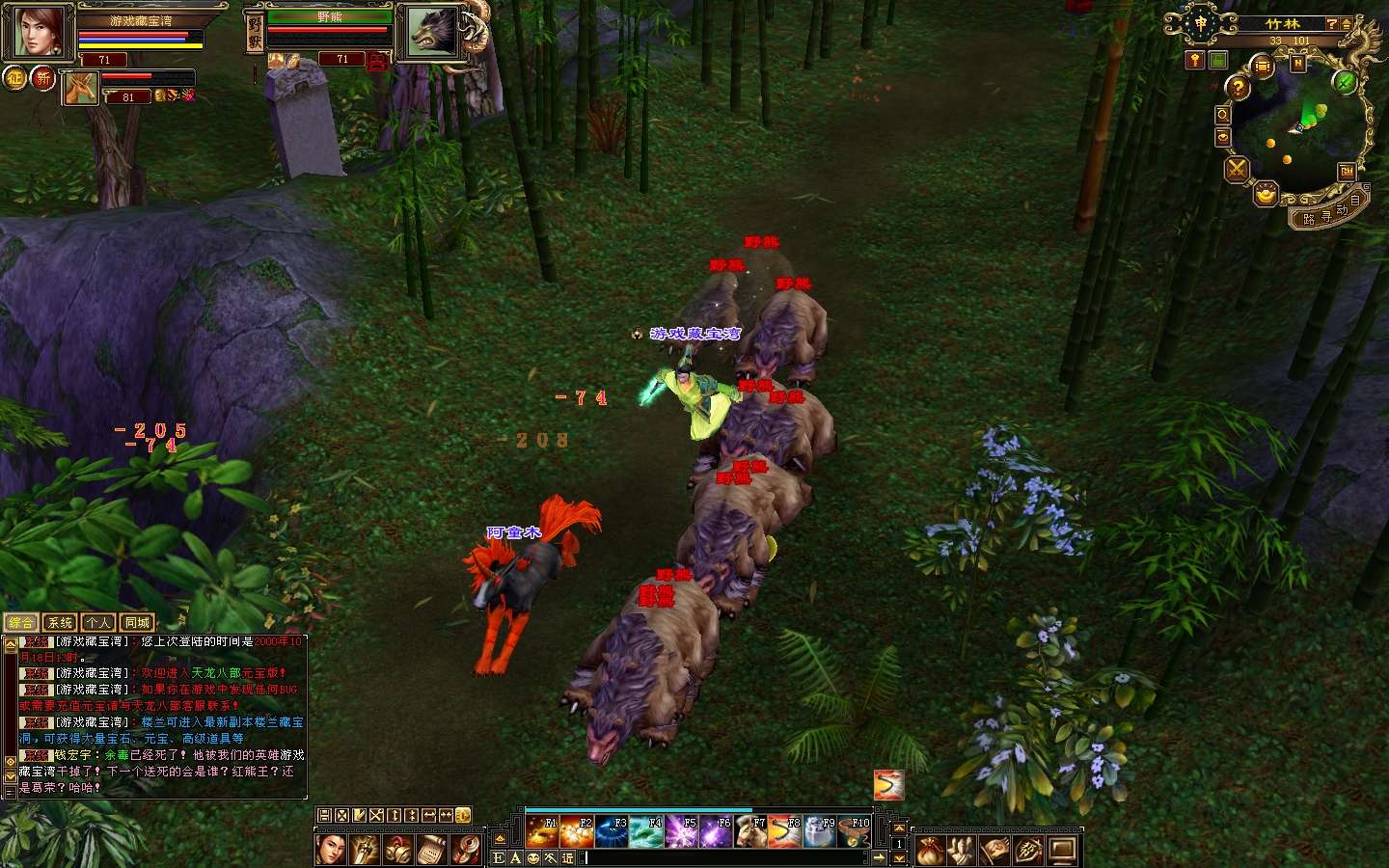
Task: Open the character face menu icon
Action: [330, 850]
